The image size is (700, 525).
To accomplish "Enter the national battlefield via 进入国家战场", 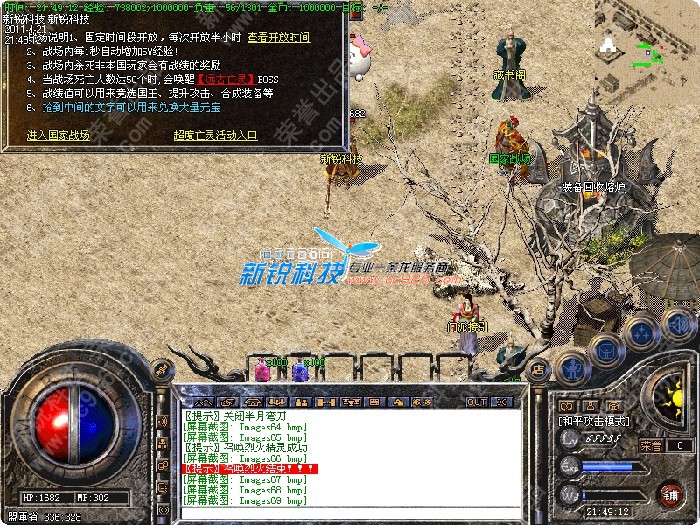I will [59, 134].
